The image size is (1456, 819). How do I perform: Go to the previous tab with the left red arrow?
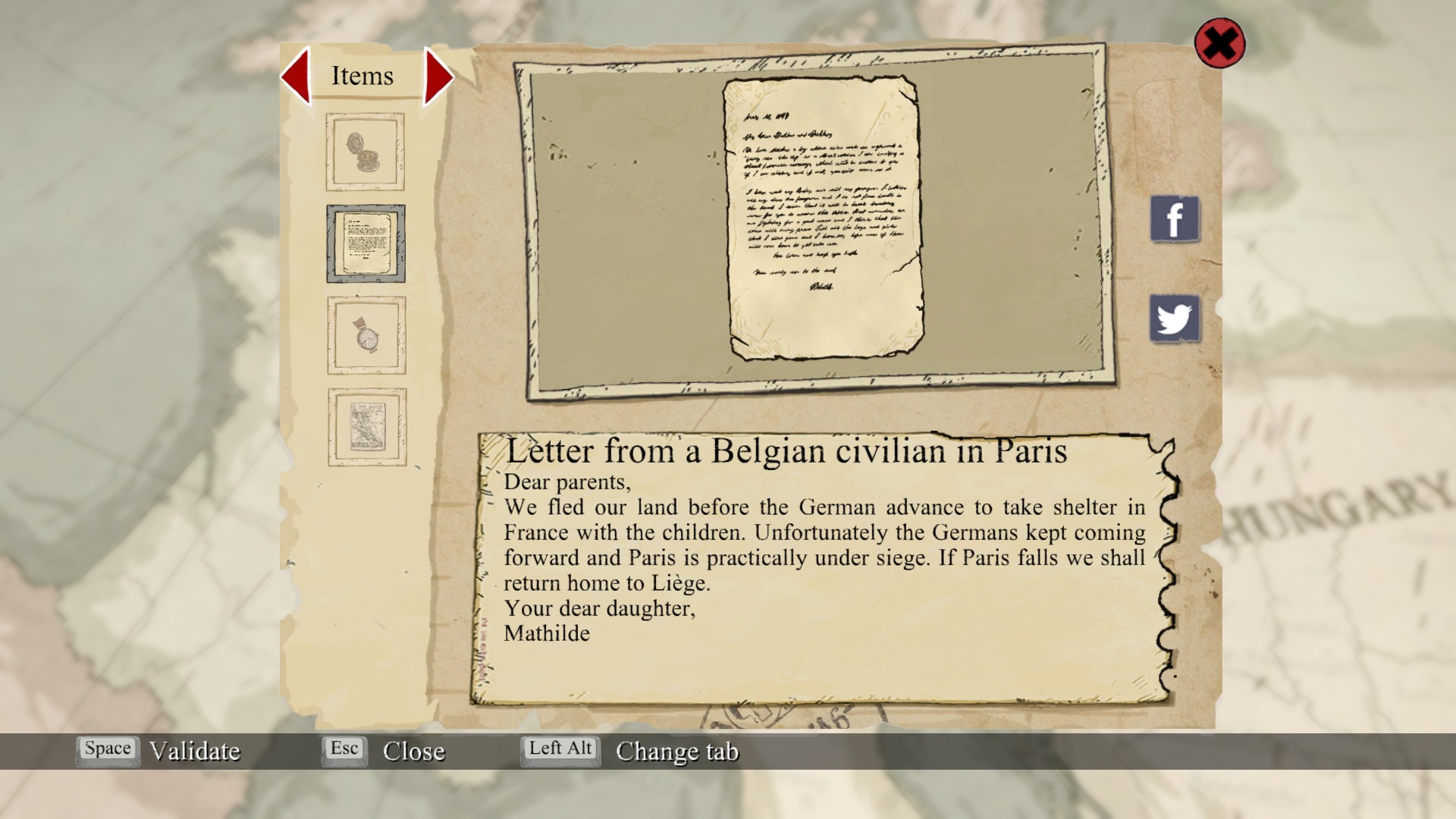(297, 75)
